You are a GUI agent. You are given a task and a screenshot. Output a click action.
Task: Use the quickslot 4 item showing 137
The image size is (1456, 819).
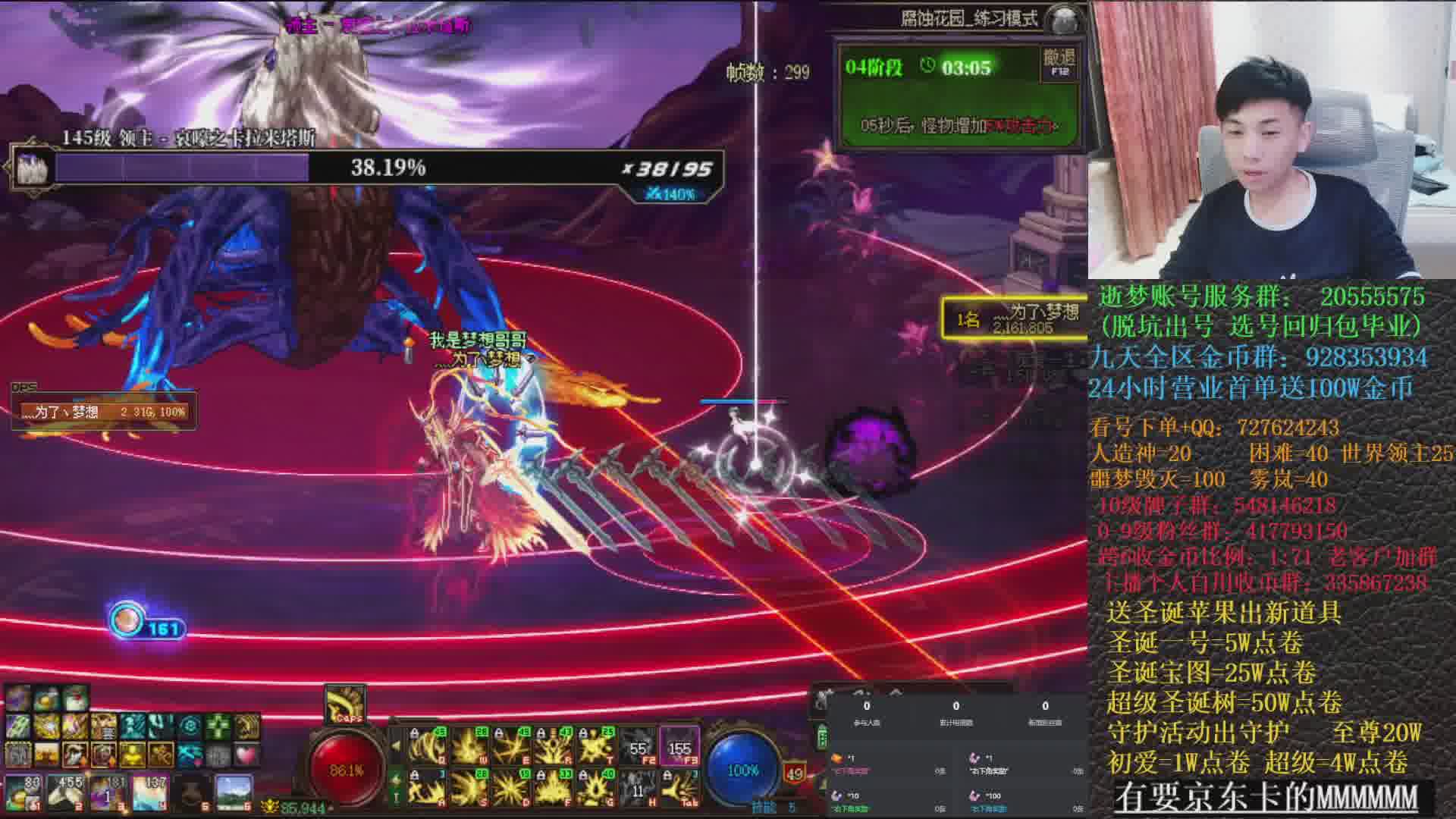pyautogui.click(x=150, y=792)
